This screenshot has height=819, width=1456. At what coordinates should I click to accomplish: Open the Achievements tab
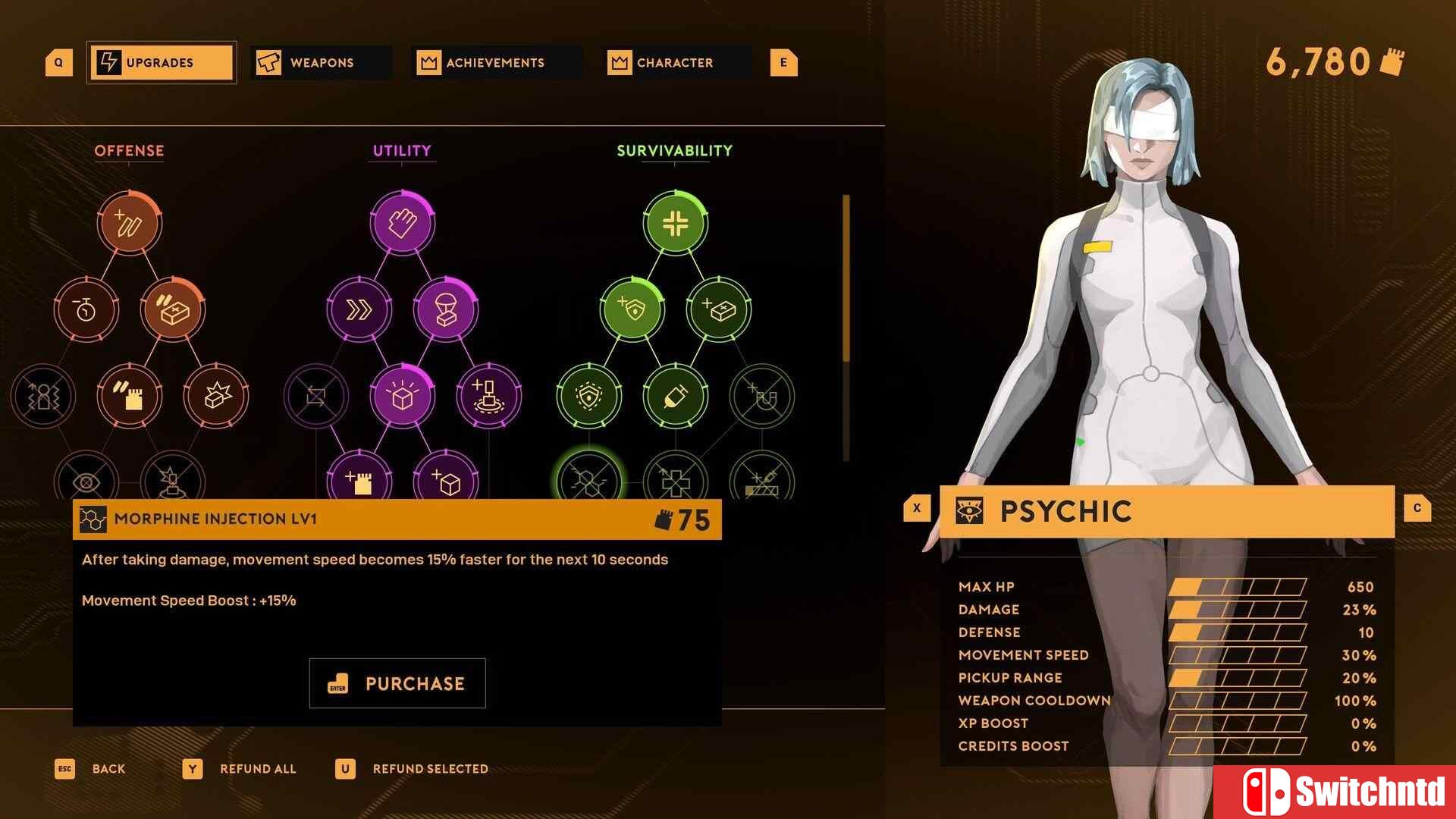[x=495, y=63]
